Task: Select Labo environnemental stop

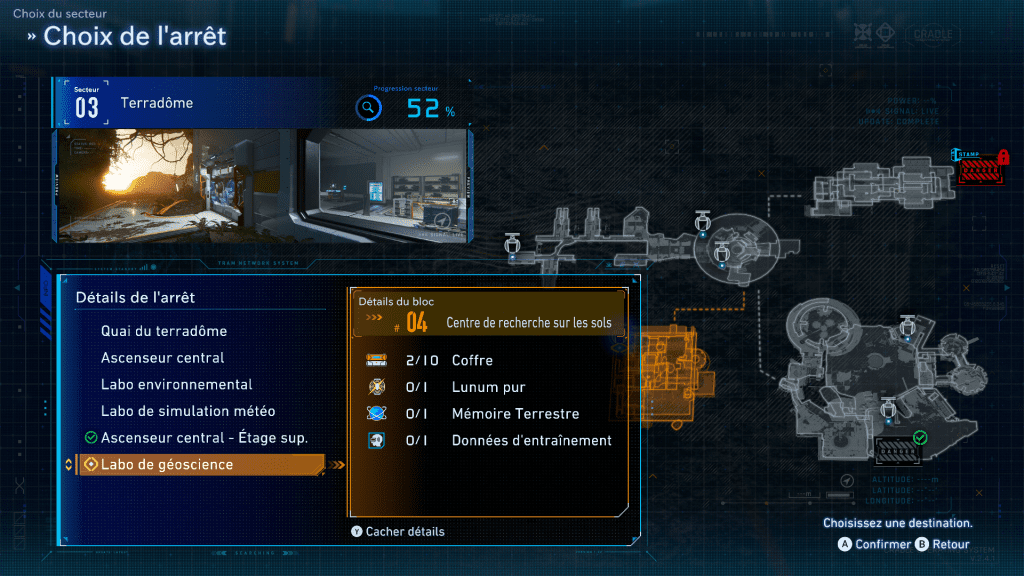Action: coord(176,384)
